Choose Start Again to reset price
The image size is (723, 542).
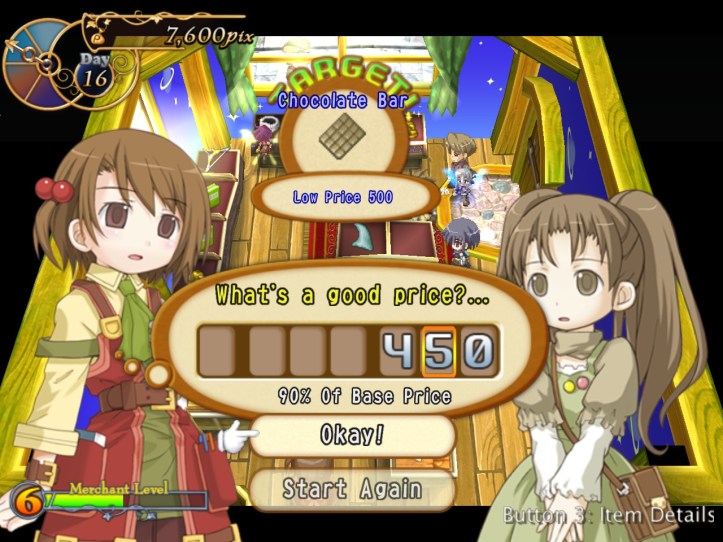pos(352,489)
